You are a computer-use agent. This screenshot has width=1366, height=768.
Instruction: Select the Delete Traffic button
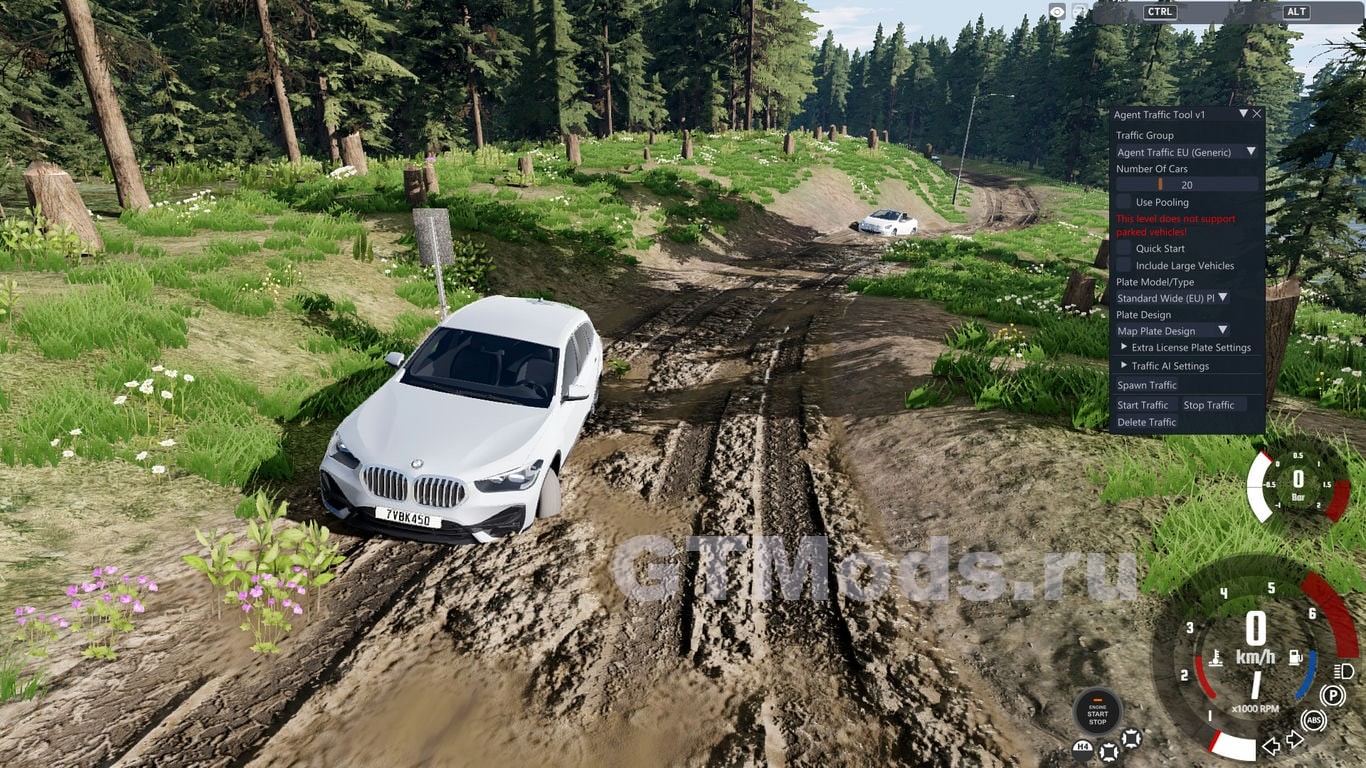[1147, 422]
